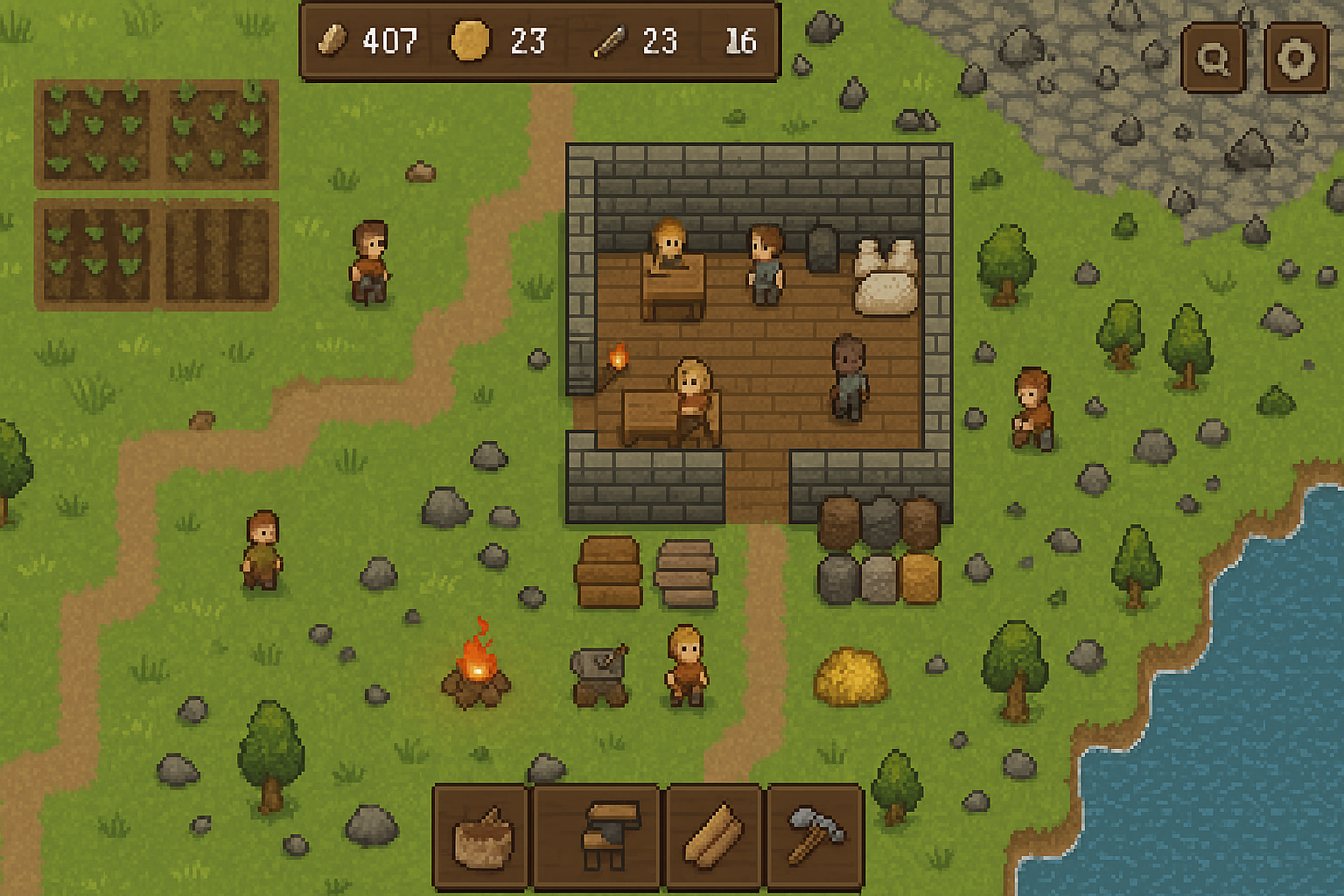The height and width of the screenshot is (896, 1344).
Task: Open the magnifying glass search button
Action: click(x=1213, y=59)
